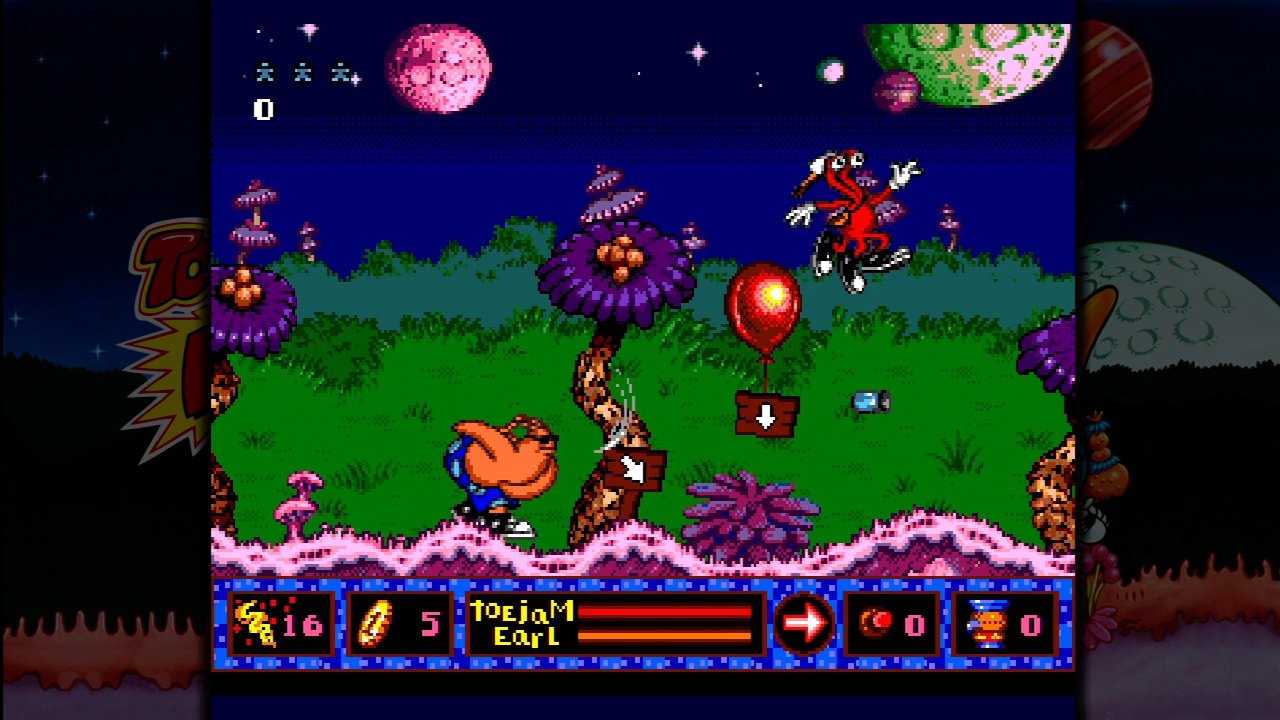
Task: Select the number 16 next to the money icon
Action: (303, 622)
